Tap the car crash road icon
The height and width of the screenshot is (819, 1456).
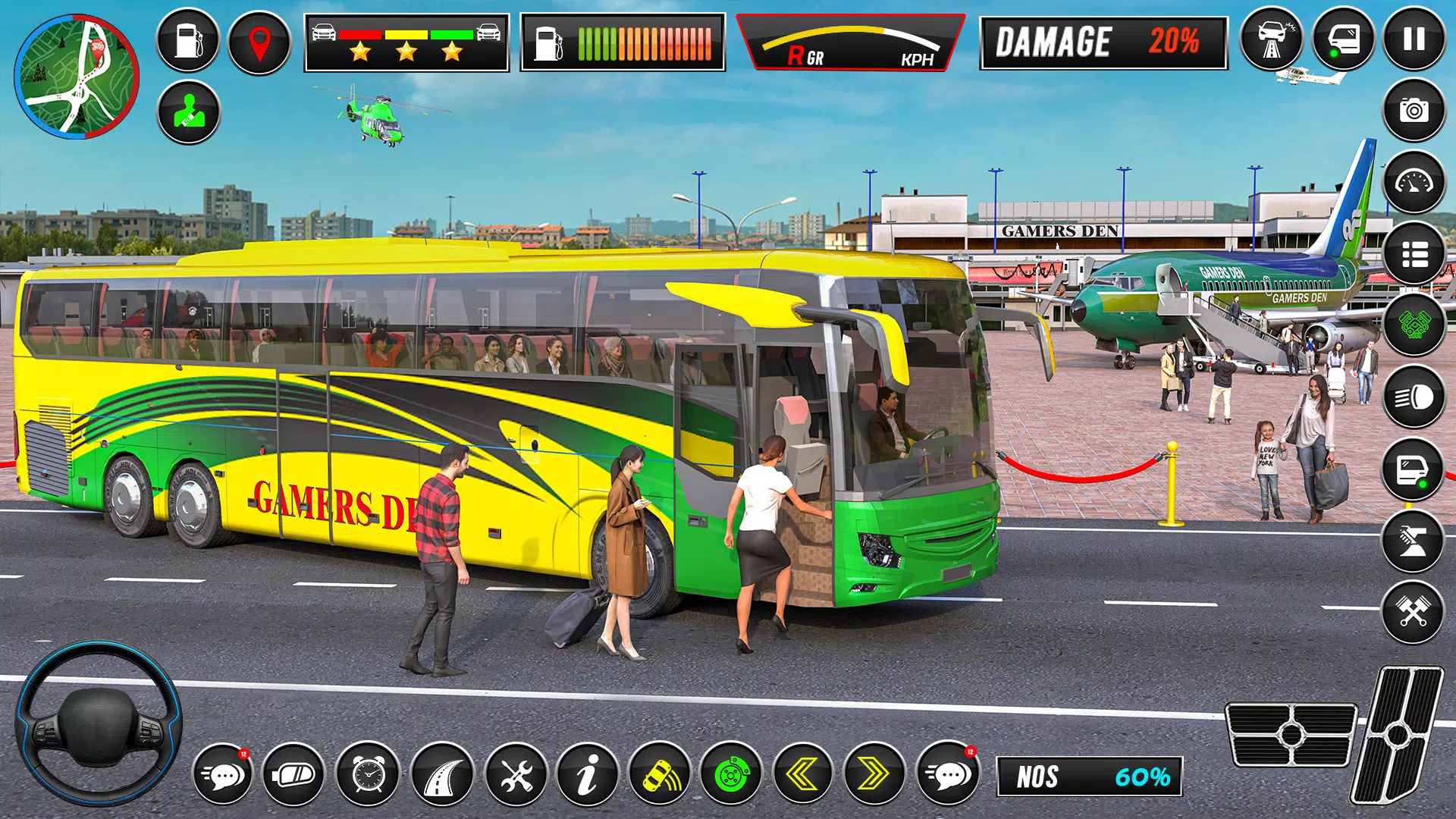[1272, 39]
